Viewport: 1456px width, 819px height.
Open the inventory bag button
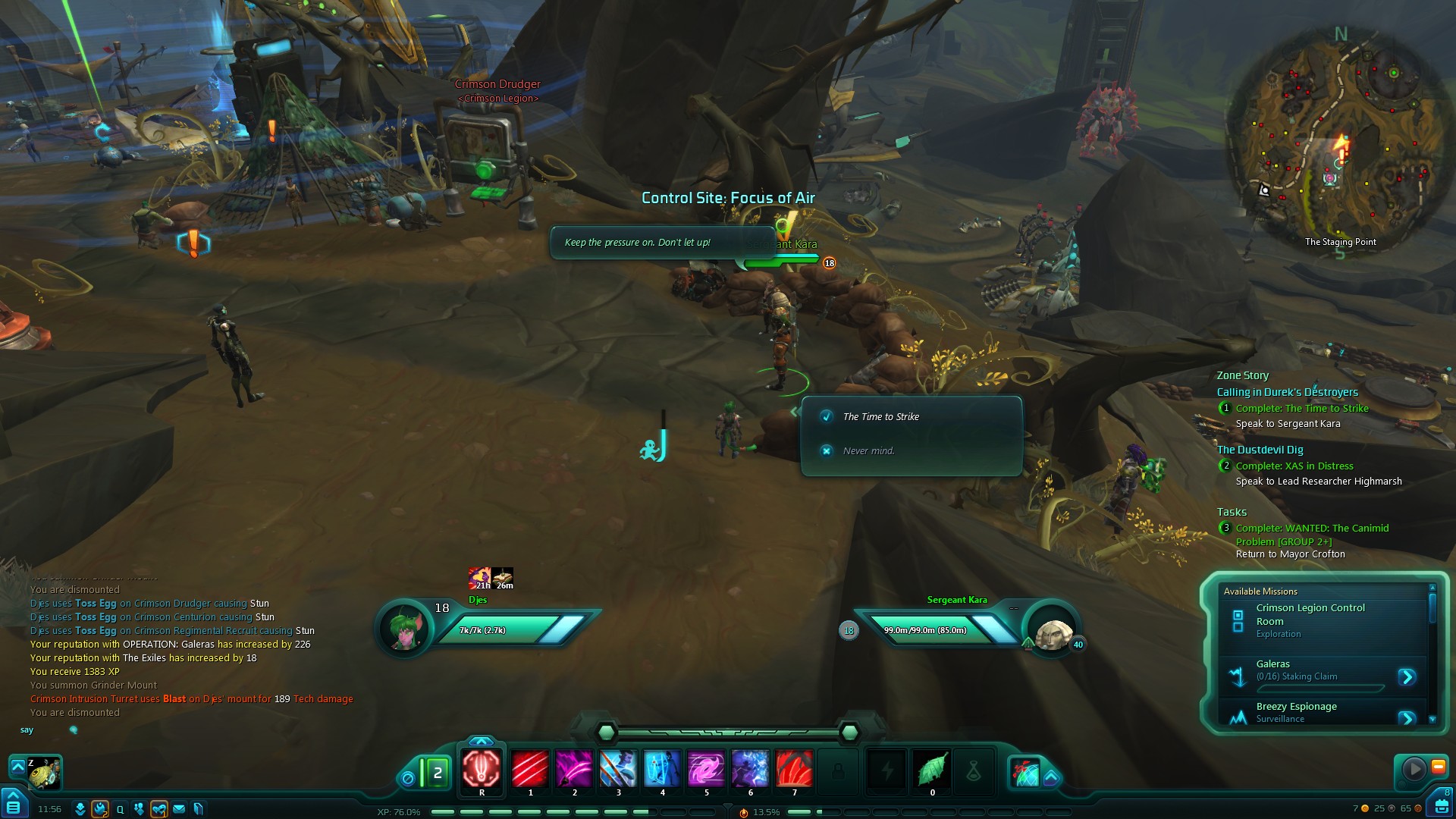(x=1439, y=804)
